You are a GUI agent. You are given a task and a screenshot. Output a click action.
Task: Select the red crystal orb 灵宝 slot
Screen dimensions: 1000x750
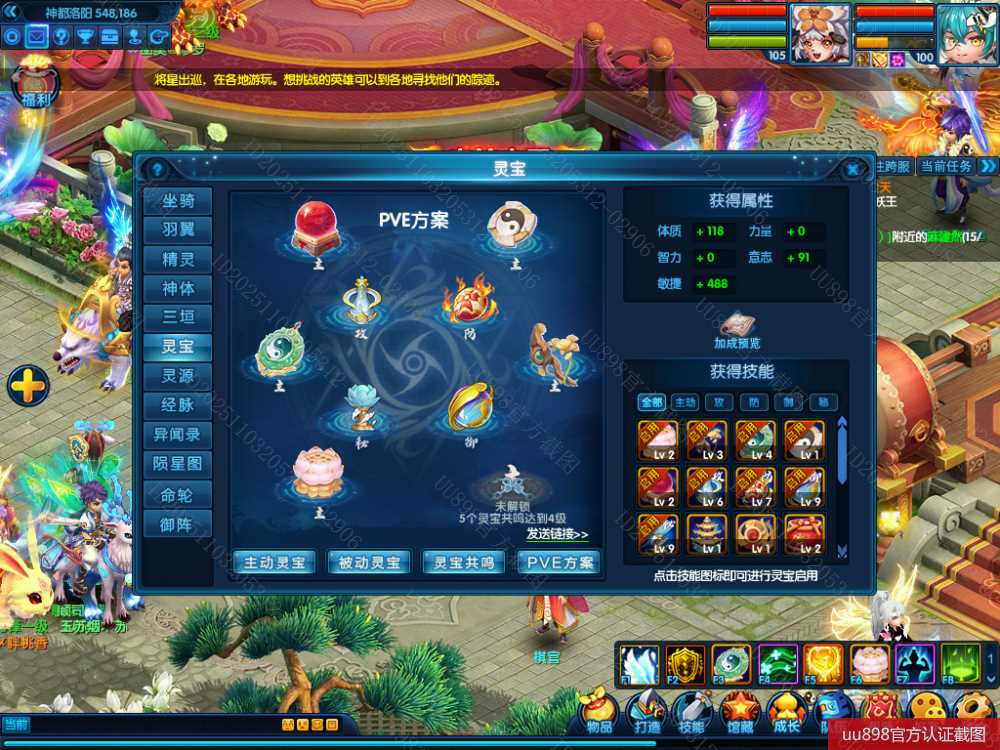(316, 227)
